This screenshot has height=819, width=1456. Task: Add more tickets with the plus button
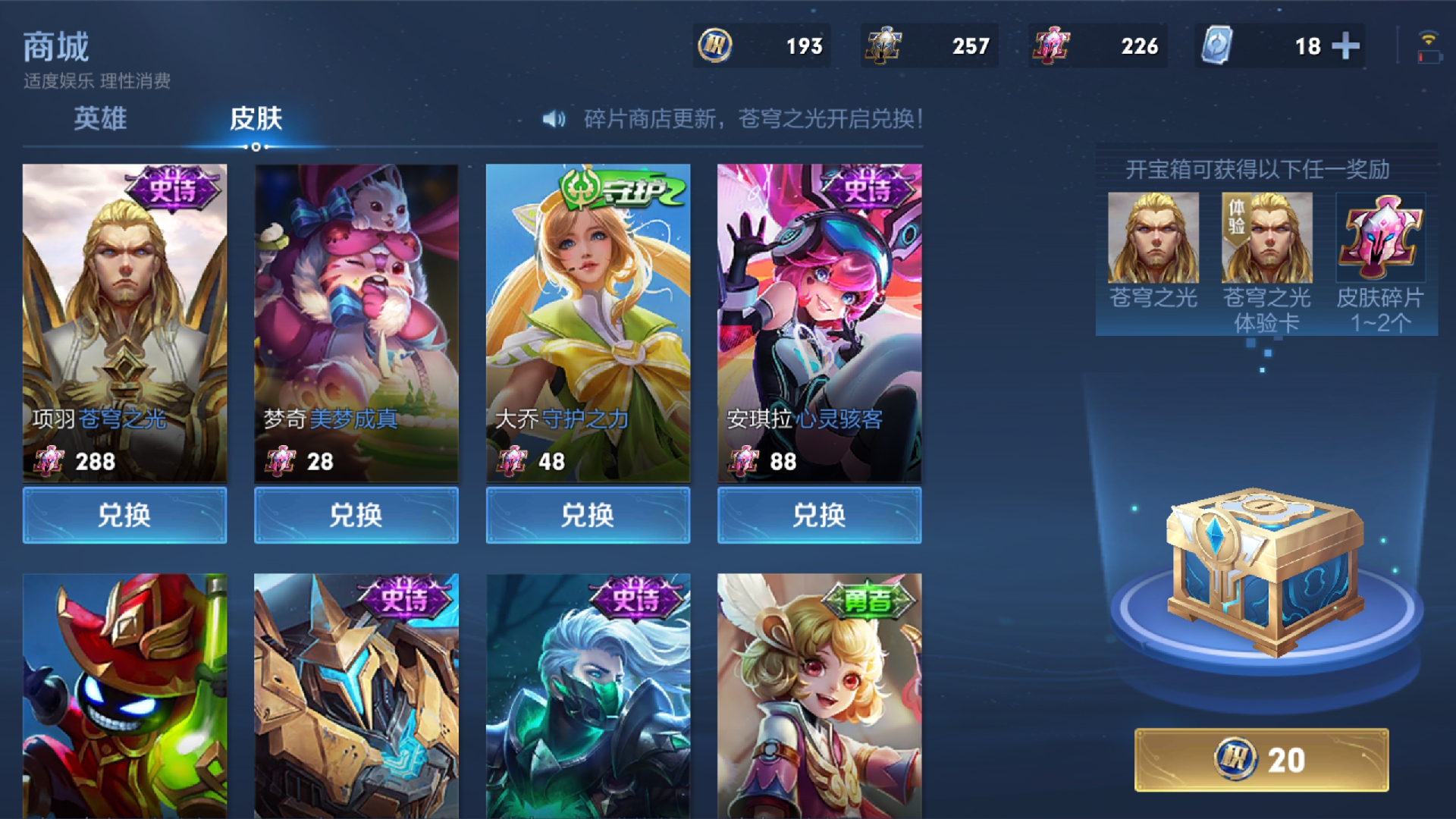pos(1345,46)
